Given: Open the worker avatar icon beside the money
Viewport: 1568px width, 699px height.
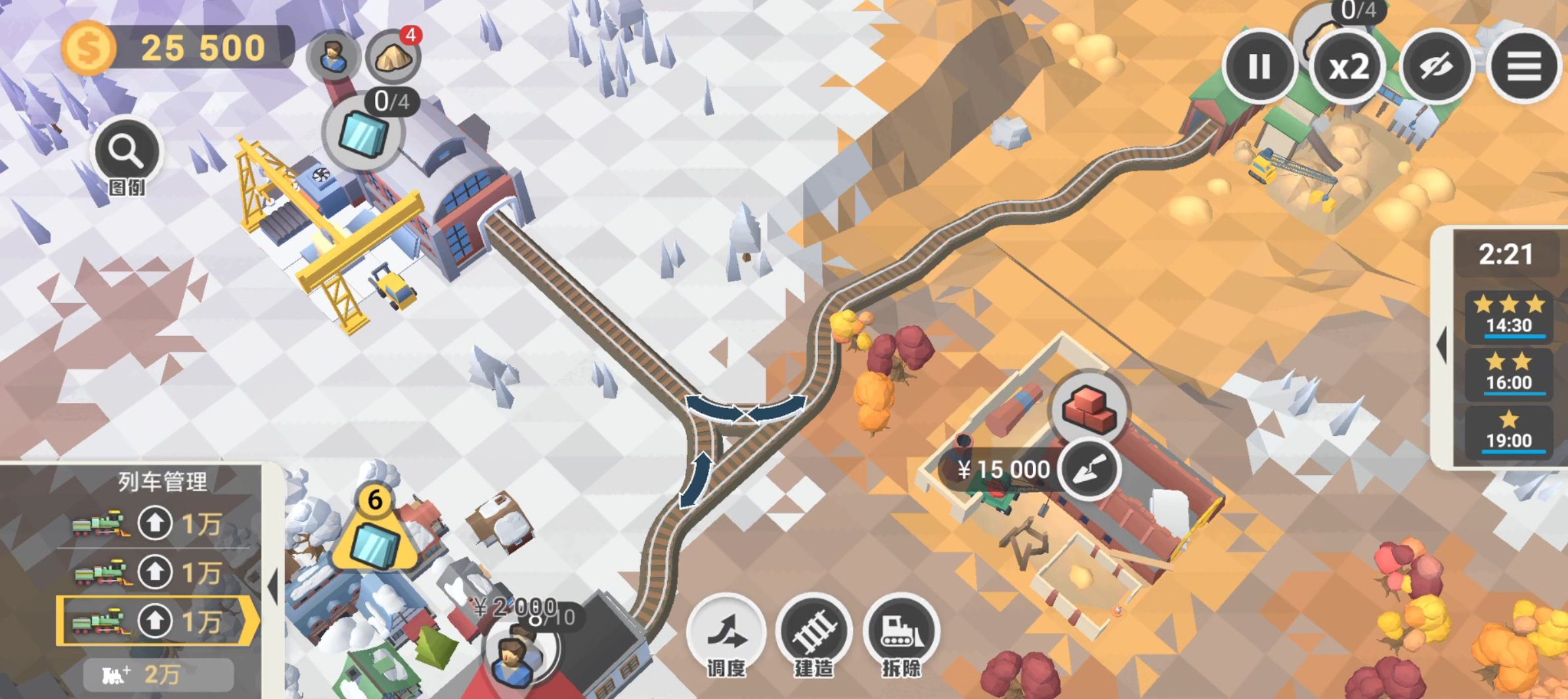Looking at the screenshot, I should 333,56.
